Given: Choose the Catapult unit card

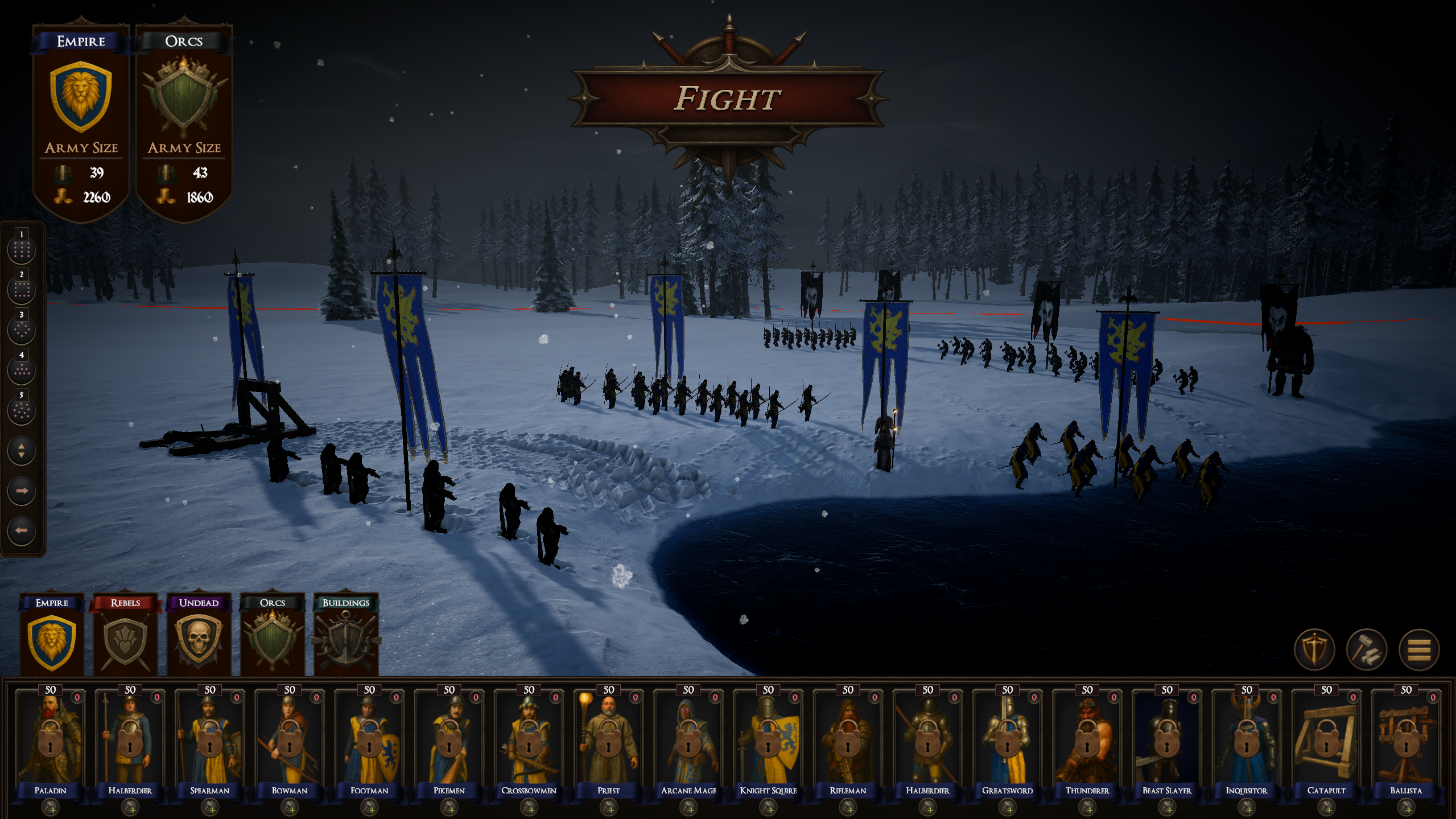Looking at the screenshot, I should pyautogui.click(x=1326, y=740).
